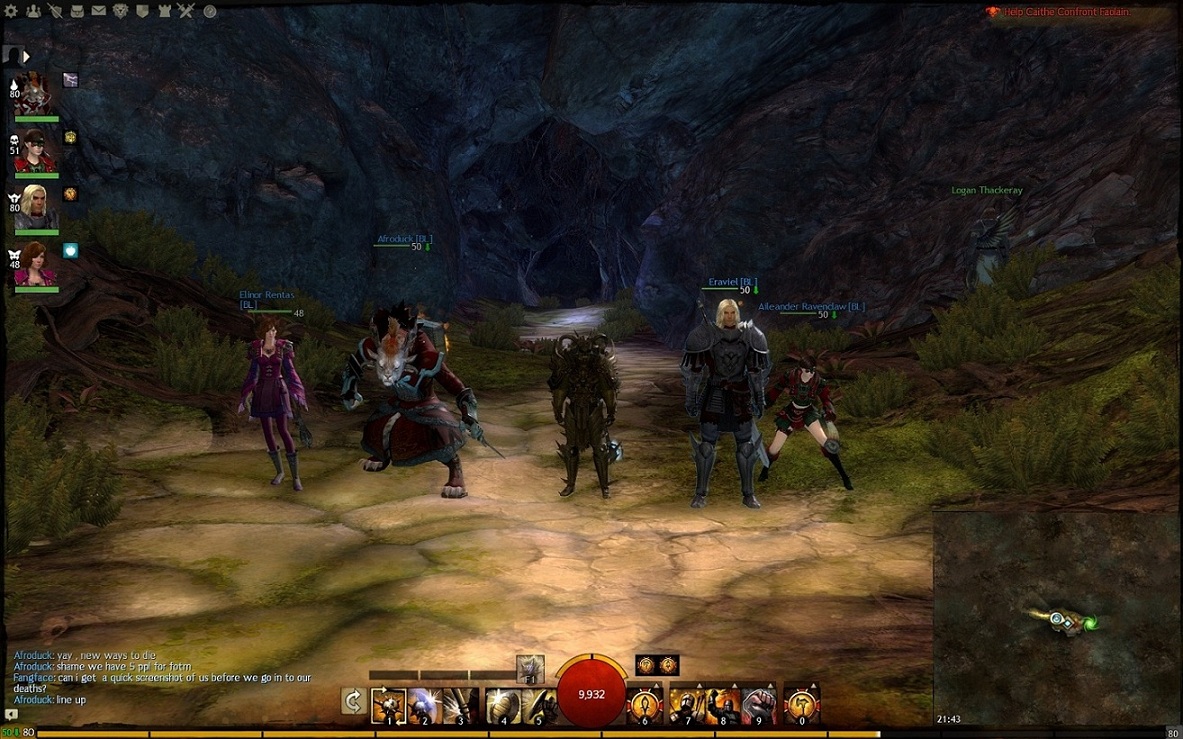Use the healing skill in slot 6

645,705
